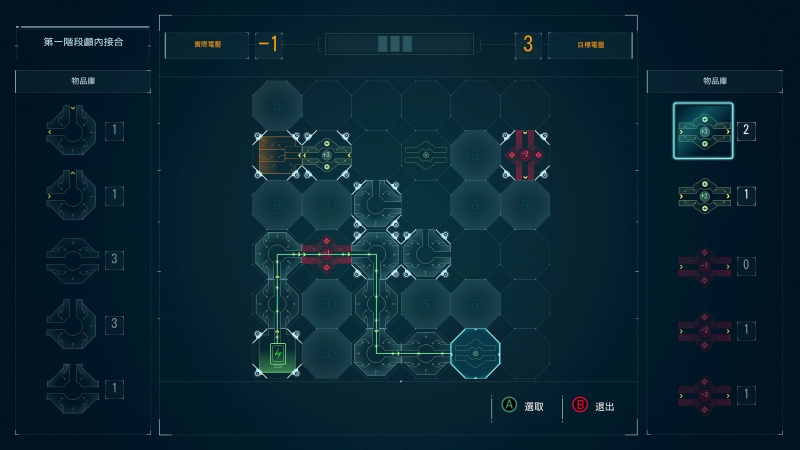Screen dimensions: 800x450
Task: Select the straight horizontal connector piece in inventory
Action: click(x=71, y=261)
